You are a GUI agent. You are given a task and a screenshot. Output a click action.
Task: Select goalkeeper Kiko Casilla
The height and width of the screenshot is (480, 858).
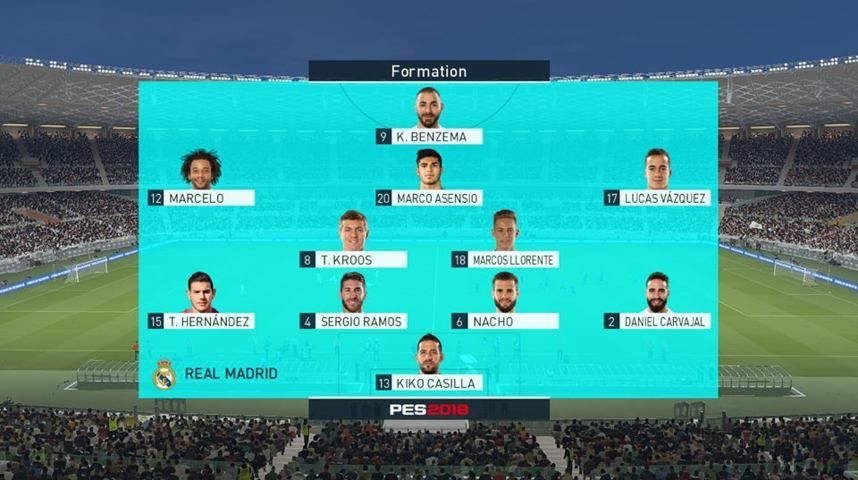click(429, 383)
